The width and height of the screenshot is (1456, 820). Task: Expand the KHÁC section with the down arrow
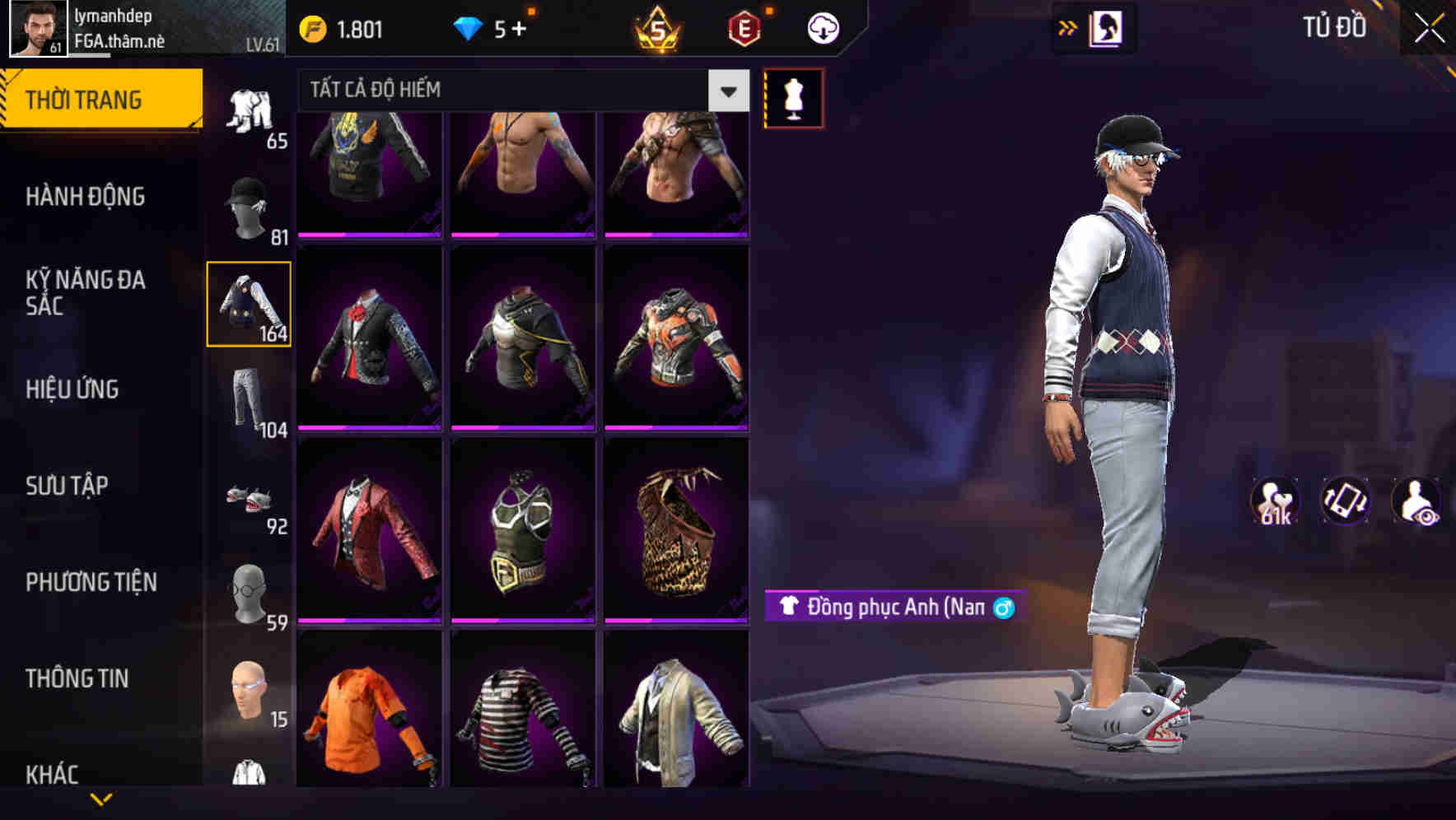point(101,799)
